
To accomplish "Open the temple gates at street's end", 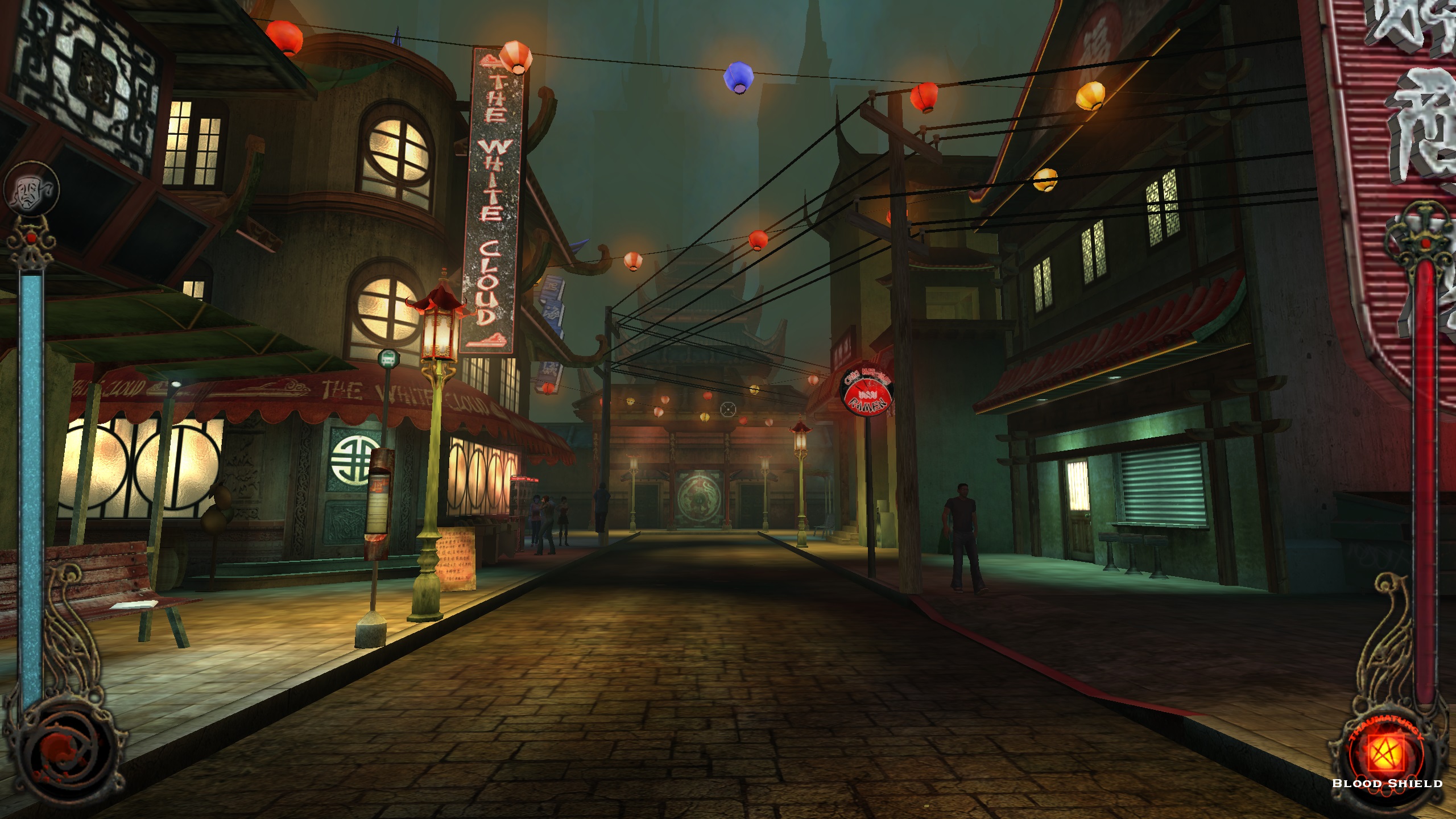I will (x=700, y=500).
